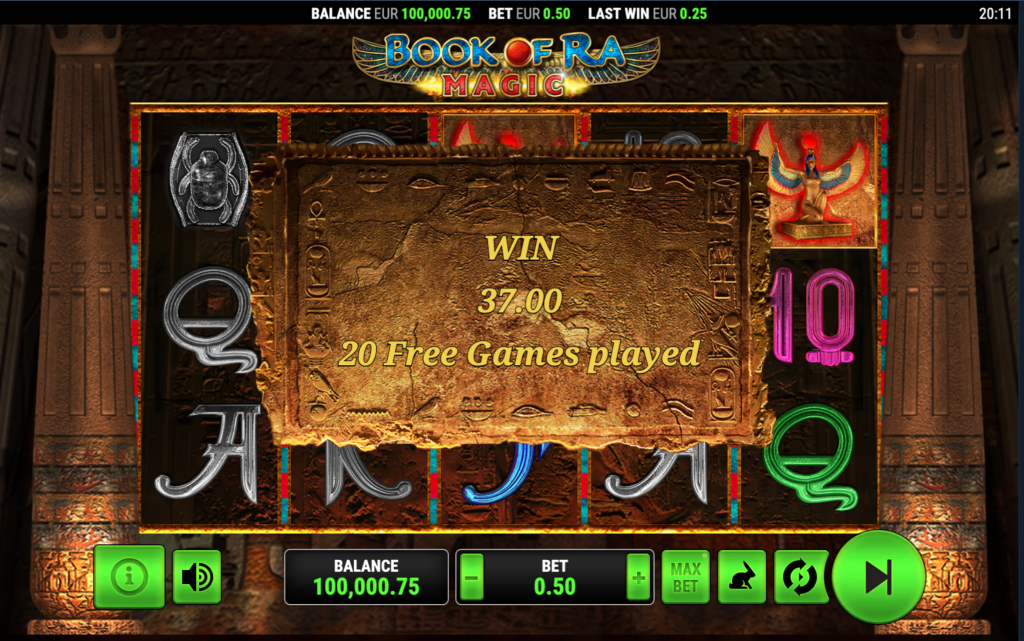Increase the bet with the plus button
The height and width of the screenshot is (641, 1024).
pyautogui.click(x=637, y=578)
